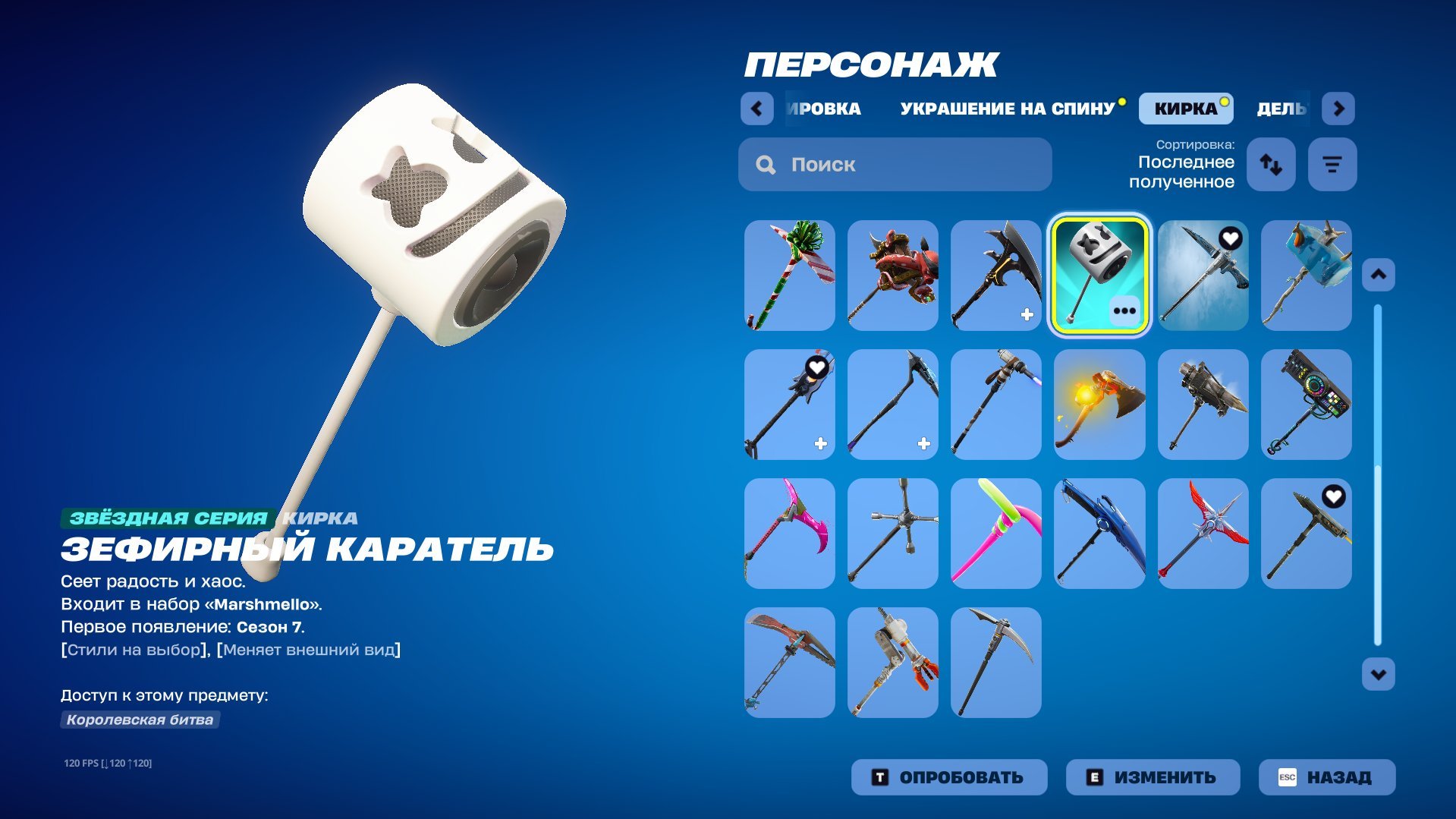Select the Marshmello marshmallow pickaxe
The width and height of the screenshot is (1456, 819).
(x=1099, y=273)
